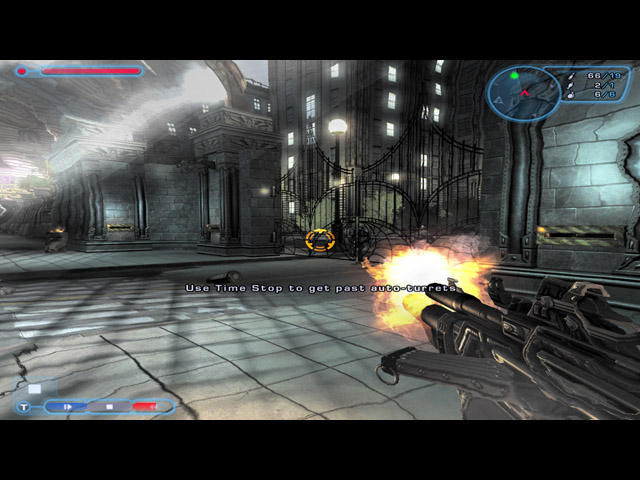
Task: Click the circular radar minimap
Action: tap(522, 93)
